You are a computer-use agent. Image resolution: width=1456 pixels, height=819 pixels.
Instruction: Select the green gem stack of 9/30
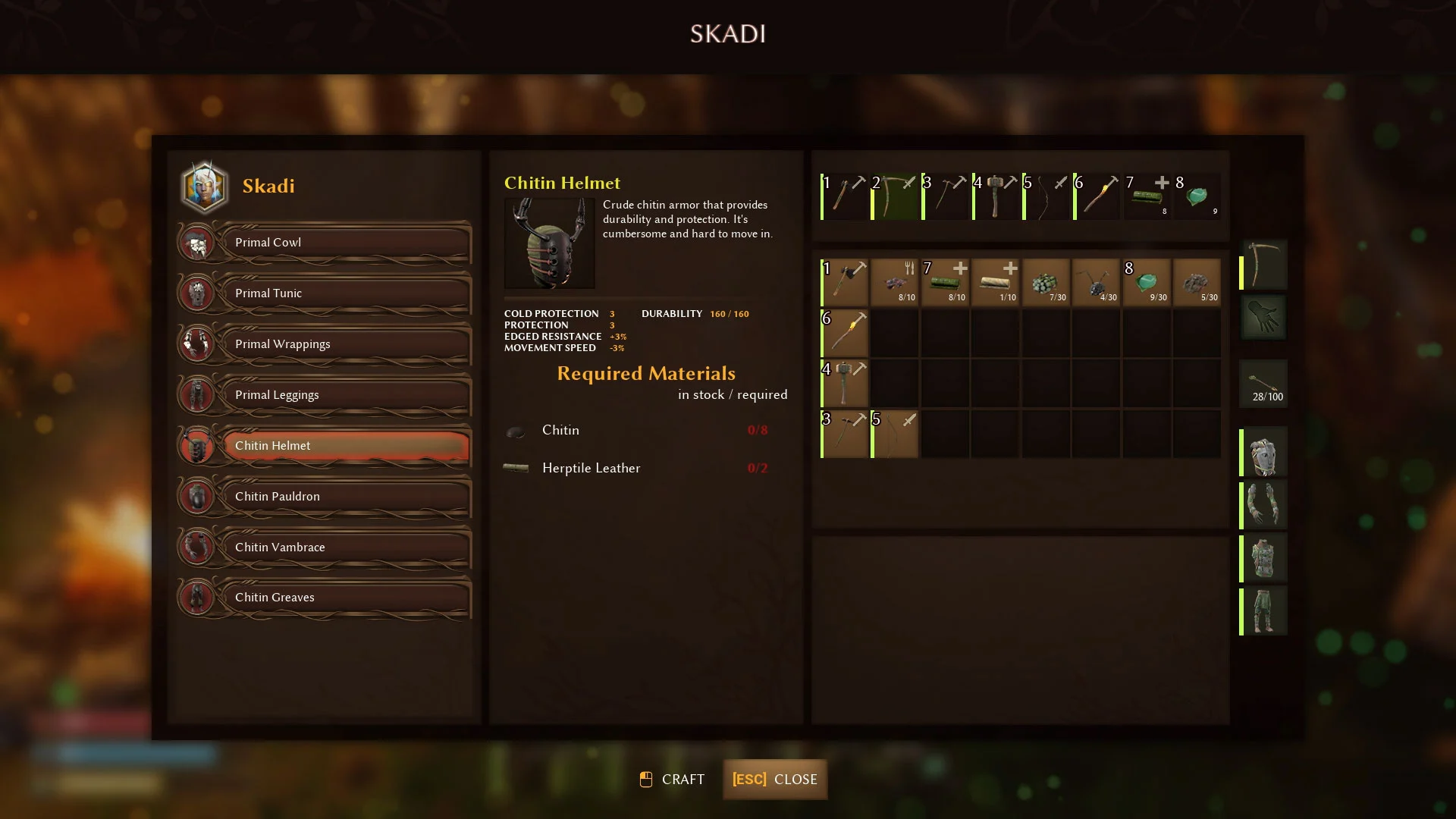pos(1147,283)
